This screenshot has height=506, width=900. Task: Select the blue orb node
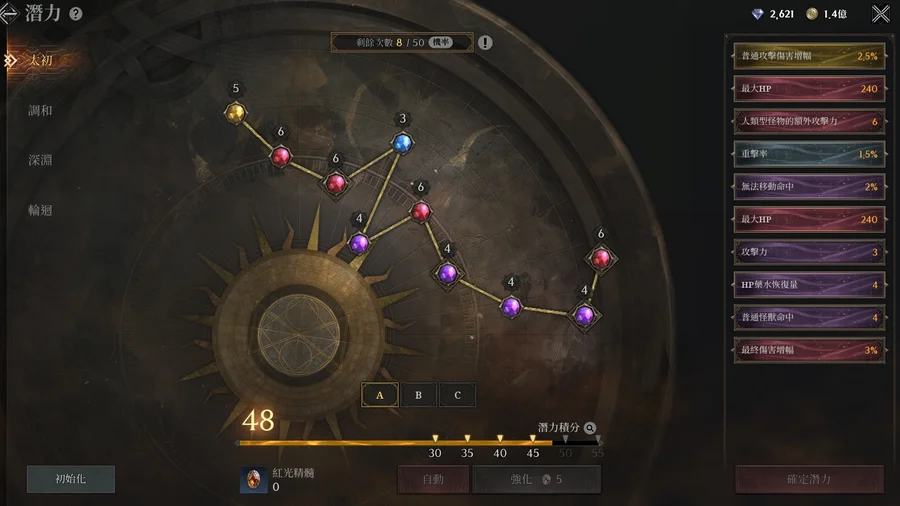[x=402, y=143]
